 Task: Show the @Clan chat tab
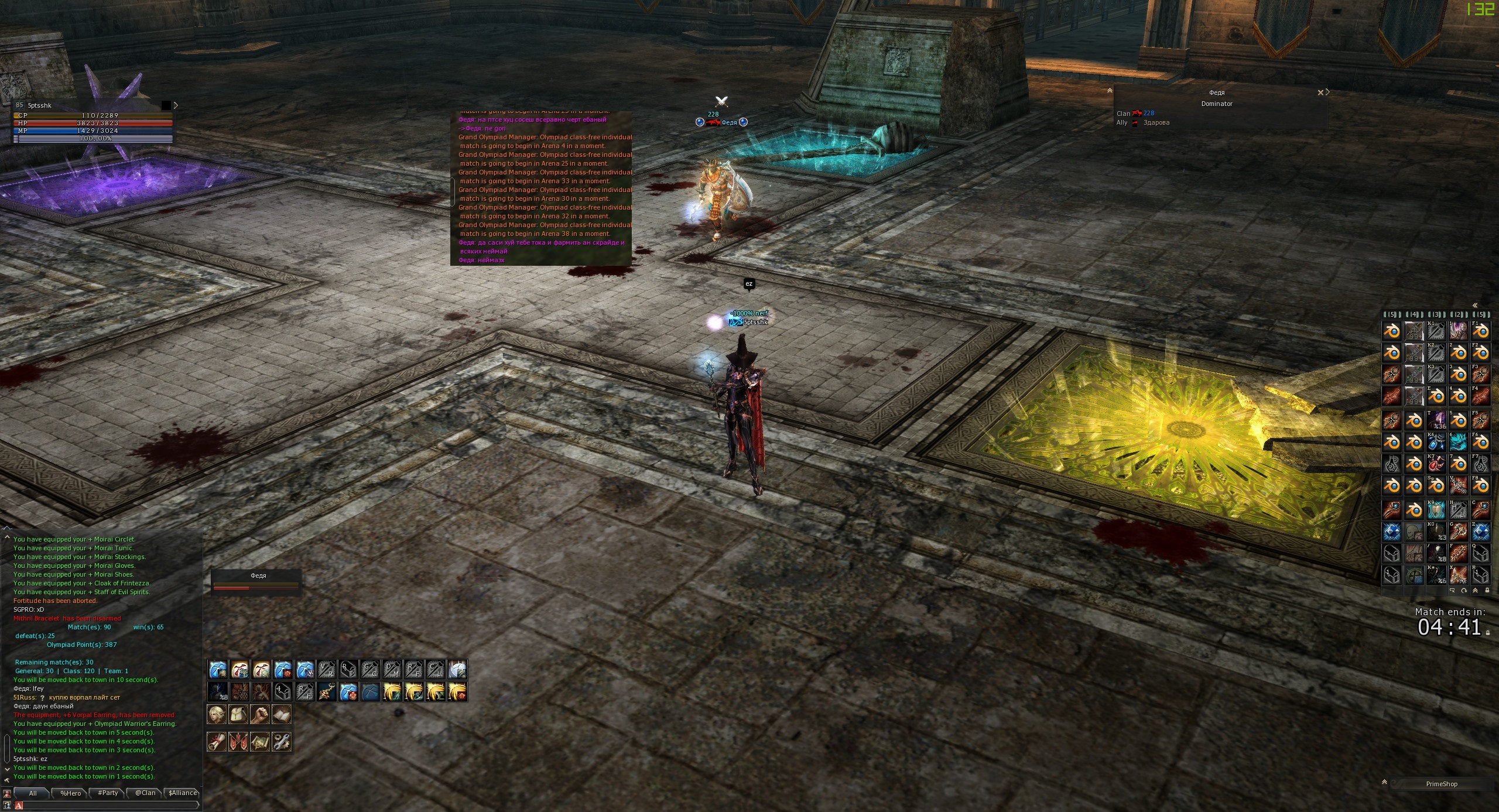145,793
